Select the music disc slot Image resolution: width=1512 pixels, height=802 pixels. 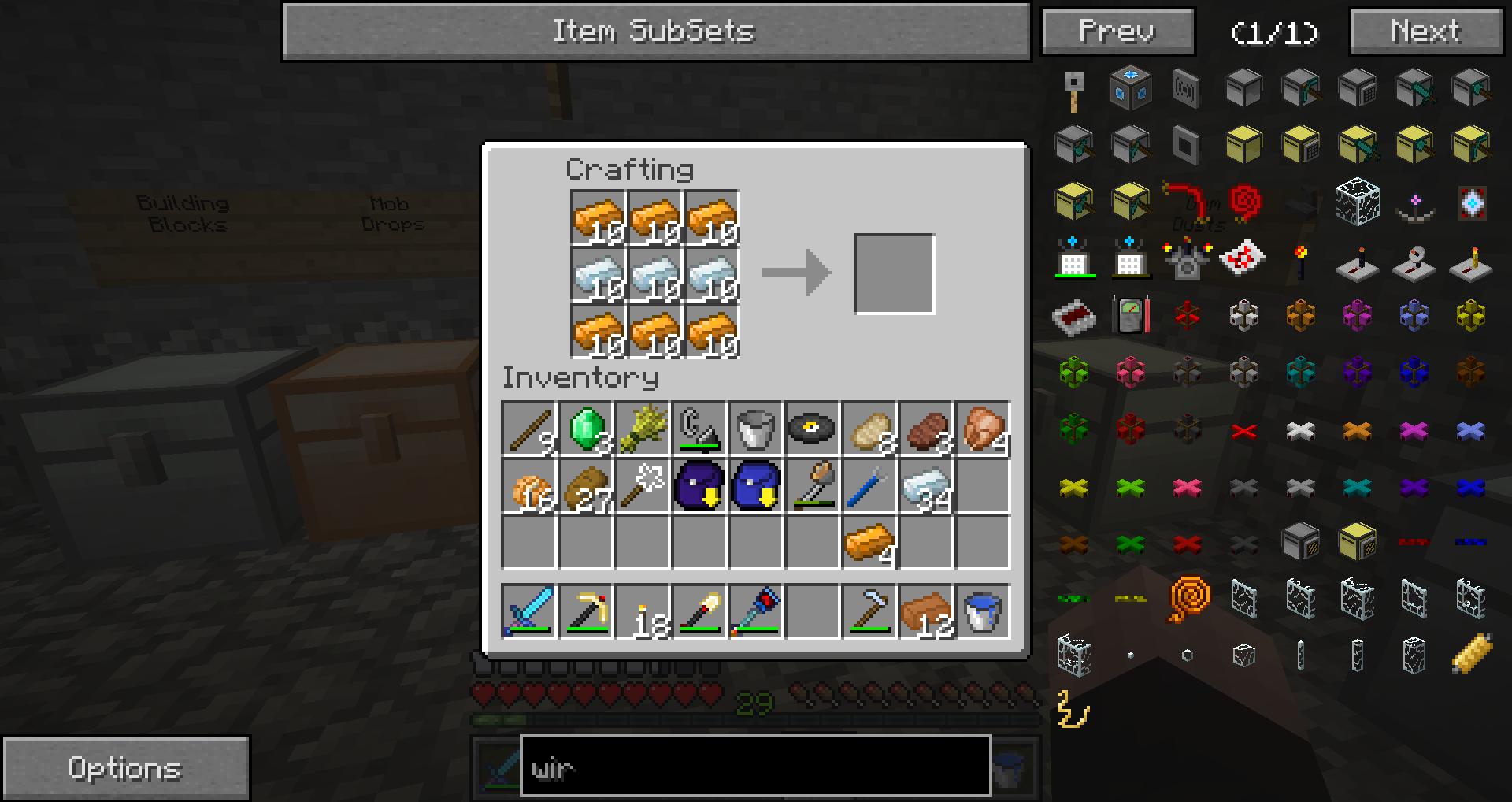812,429
